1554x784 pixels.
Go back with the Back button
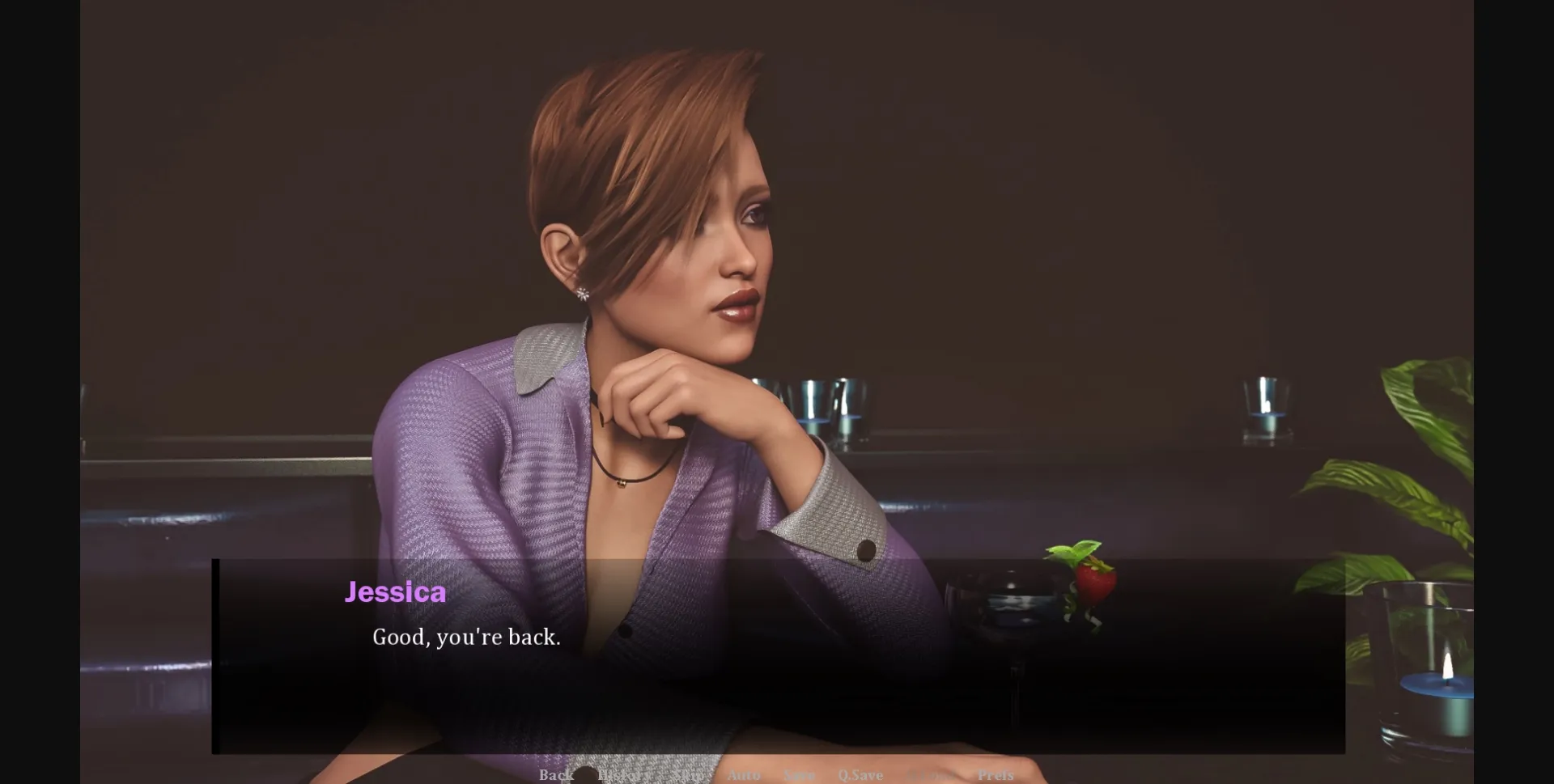(556, 775)
